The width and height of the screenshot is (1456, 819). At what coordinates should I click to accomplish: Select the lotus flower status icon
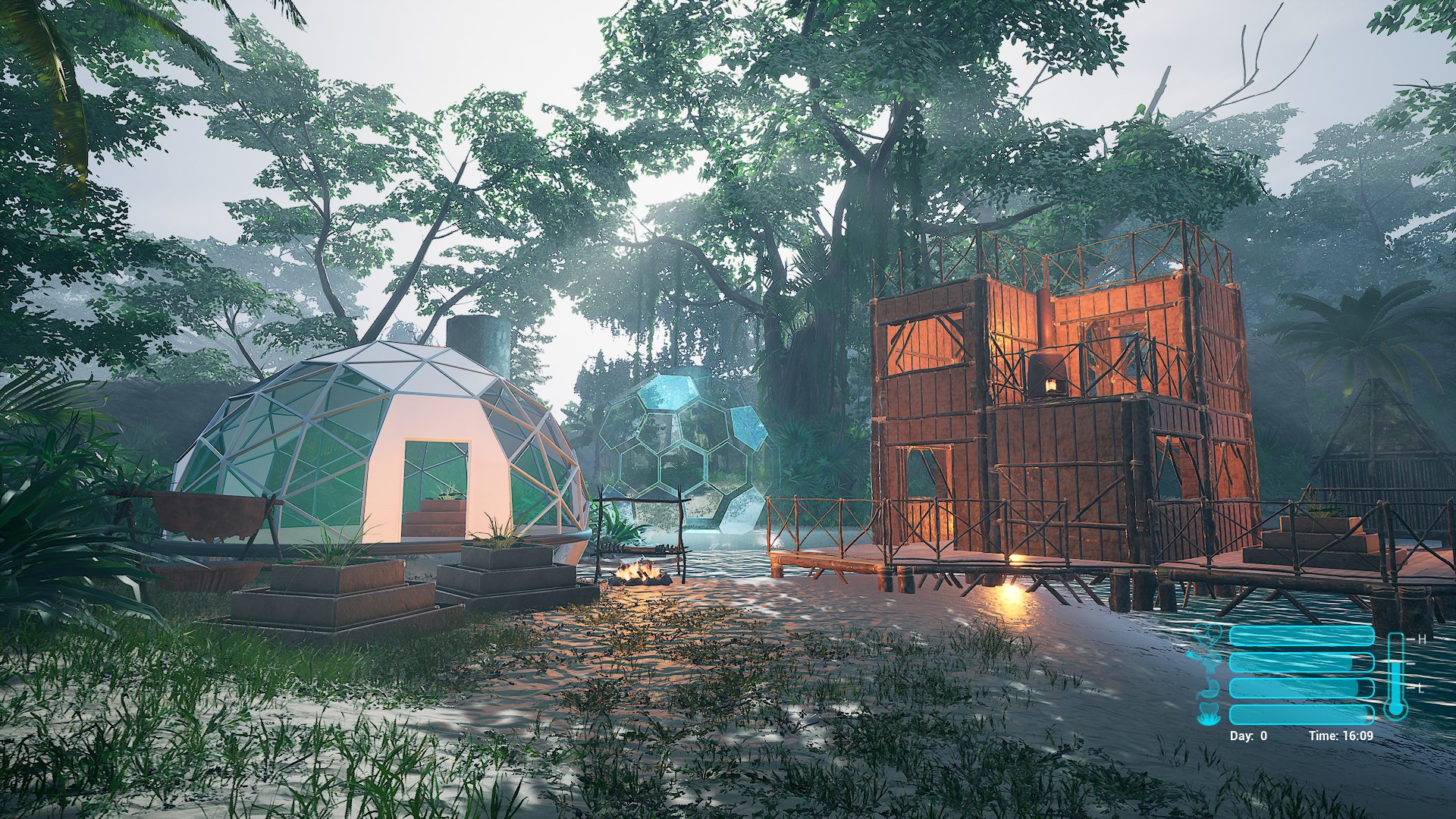tap(1207, 714)
